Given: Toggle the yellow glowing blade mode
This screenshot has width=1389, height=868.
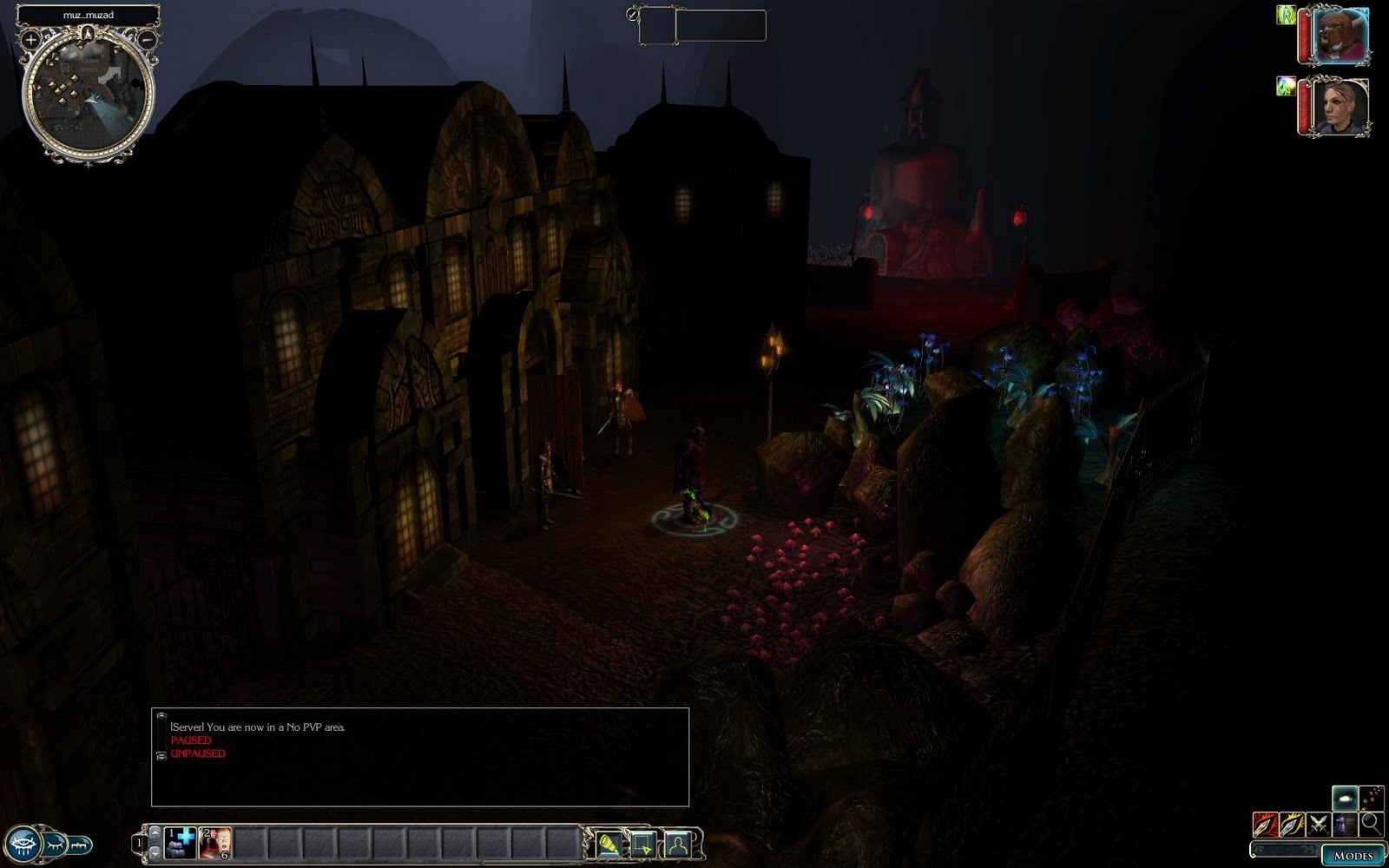Looking at the screenshot, I should (x=1292, y=824).
